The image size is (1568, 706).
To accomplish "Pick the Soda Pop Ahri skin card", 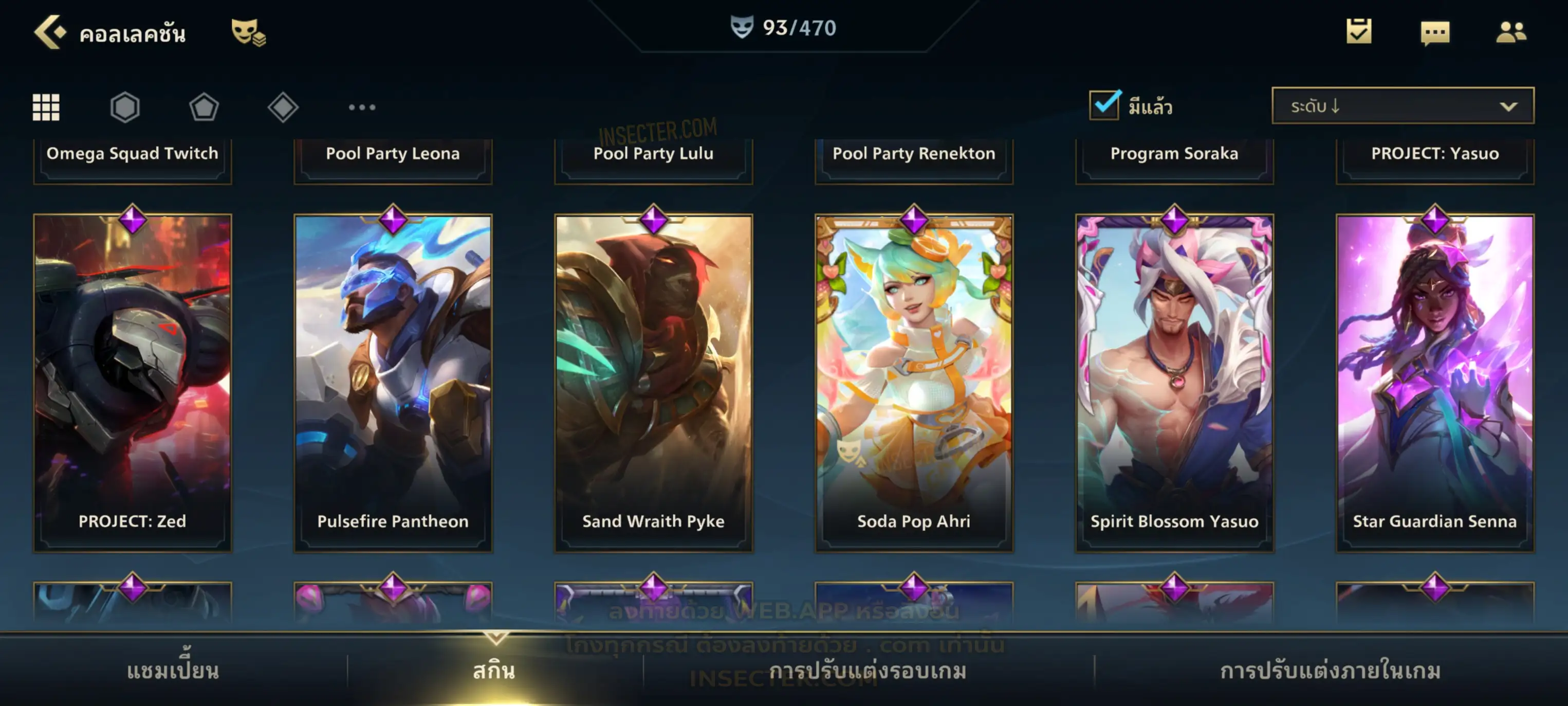I will tap(914, 383).
